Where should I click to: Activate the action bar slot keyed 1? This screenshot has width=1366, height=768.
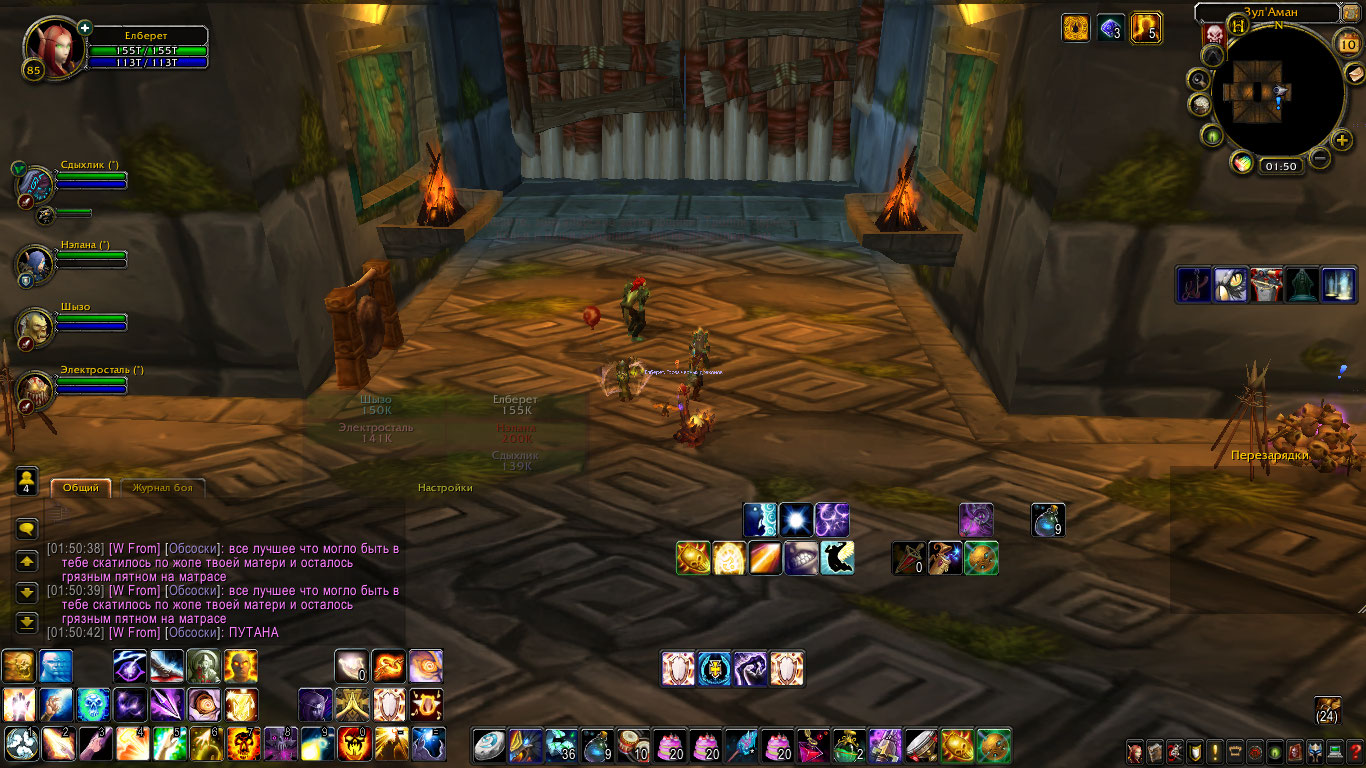[21, 745]
